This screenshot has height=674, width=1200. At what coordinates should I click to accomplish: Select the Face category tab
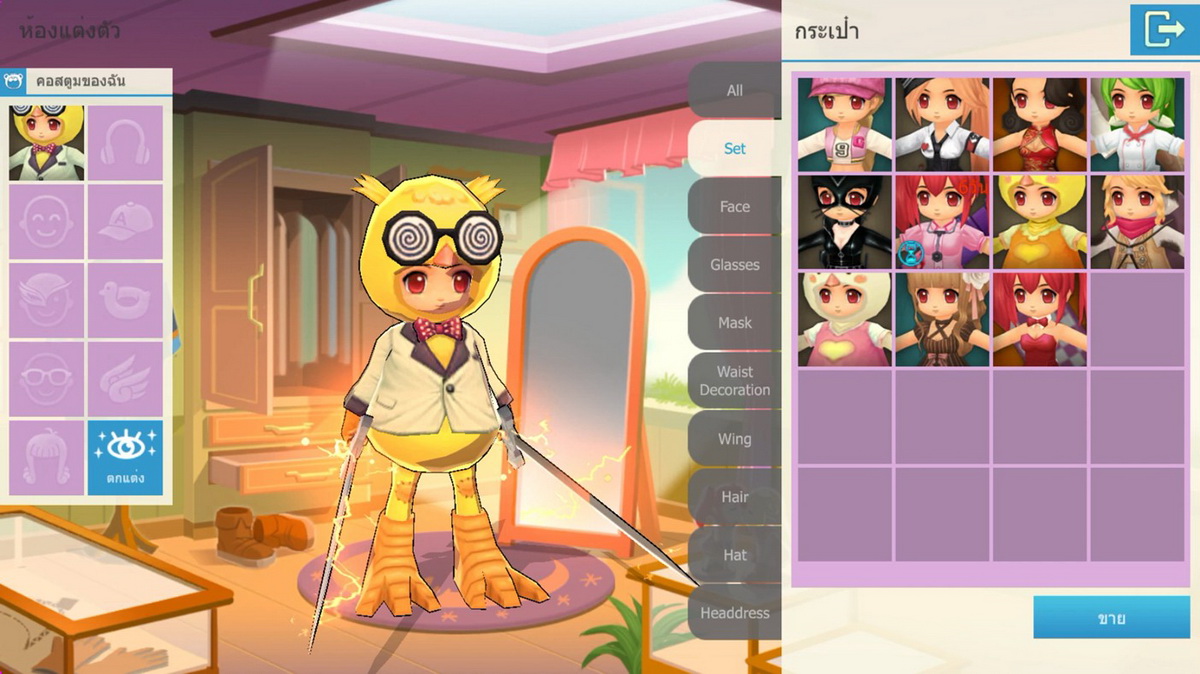click(734, 206)
